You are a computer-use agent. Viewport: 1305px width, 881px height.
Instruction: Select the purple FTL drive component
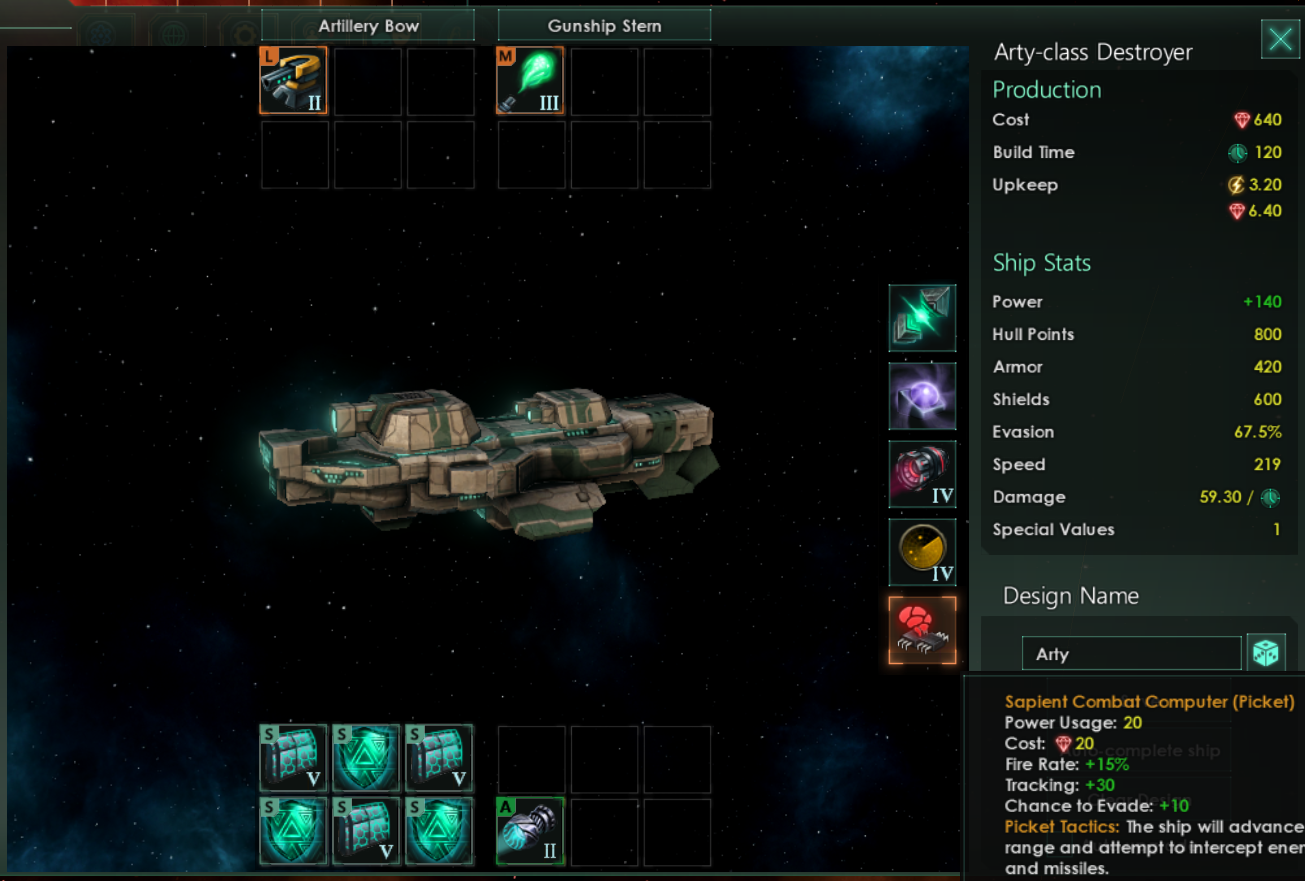pos(922,396)
